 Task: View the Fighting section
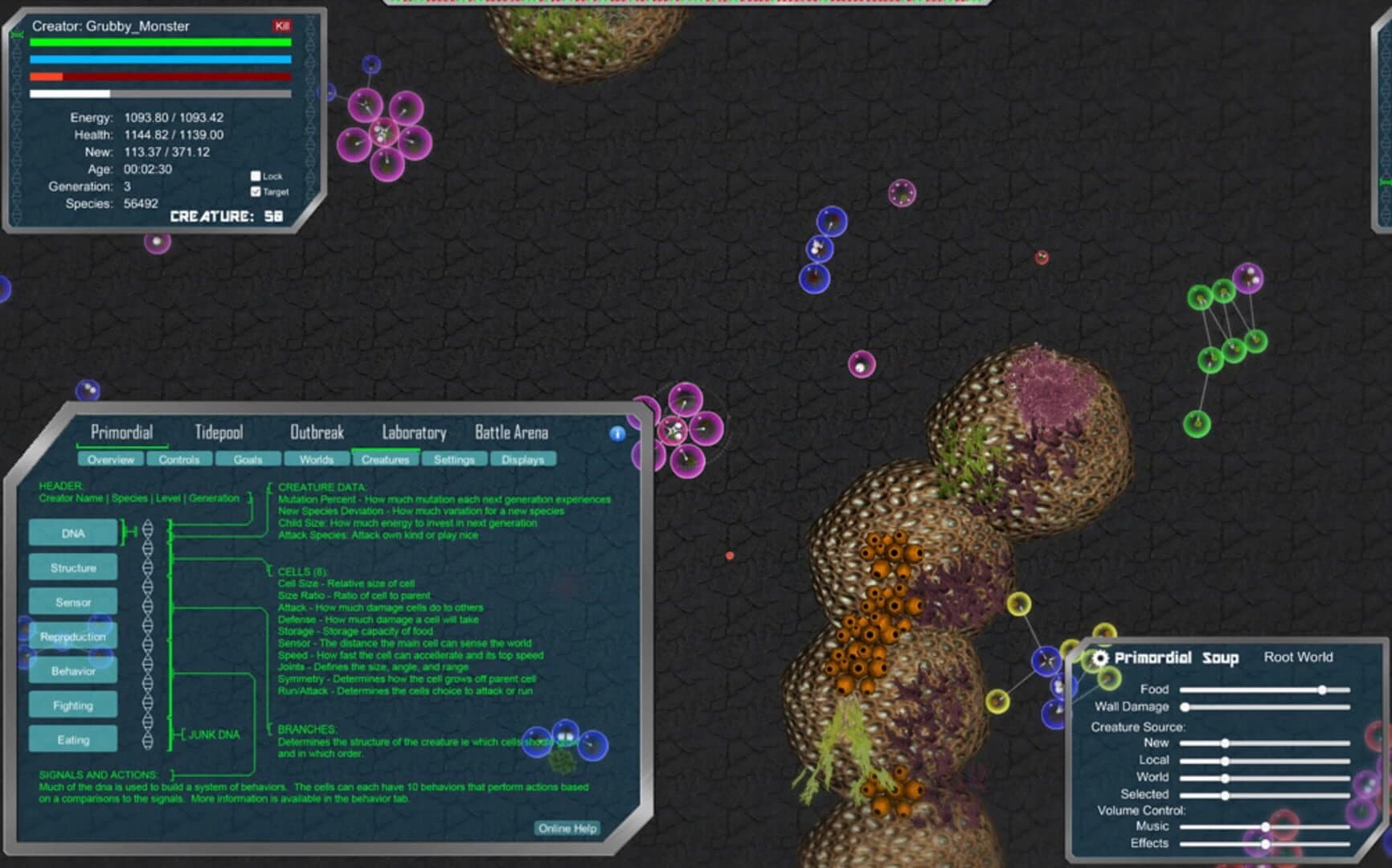click(73, 705)
